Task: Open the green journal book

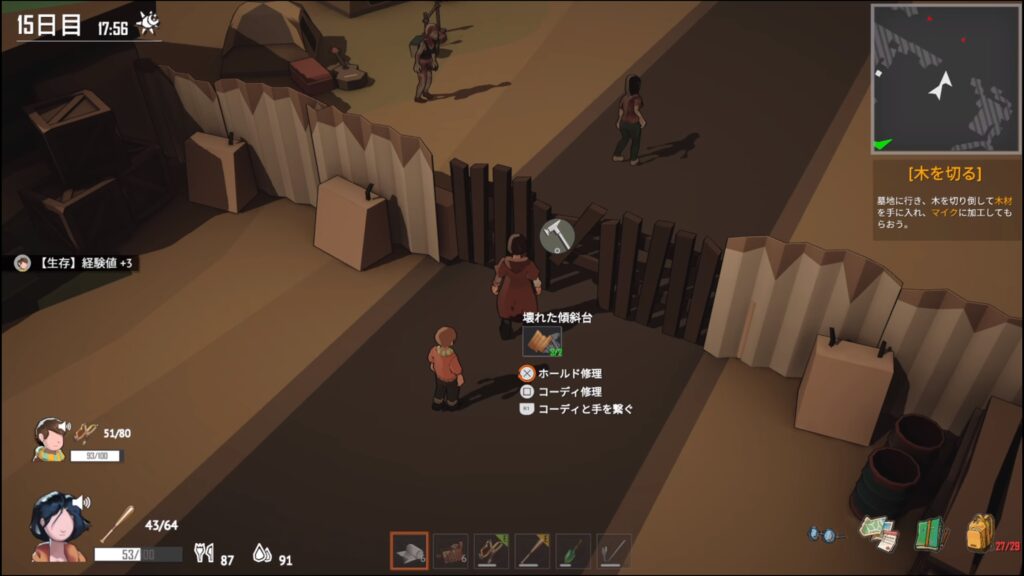Action: [x=930, y=533]
